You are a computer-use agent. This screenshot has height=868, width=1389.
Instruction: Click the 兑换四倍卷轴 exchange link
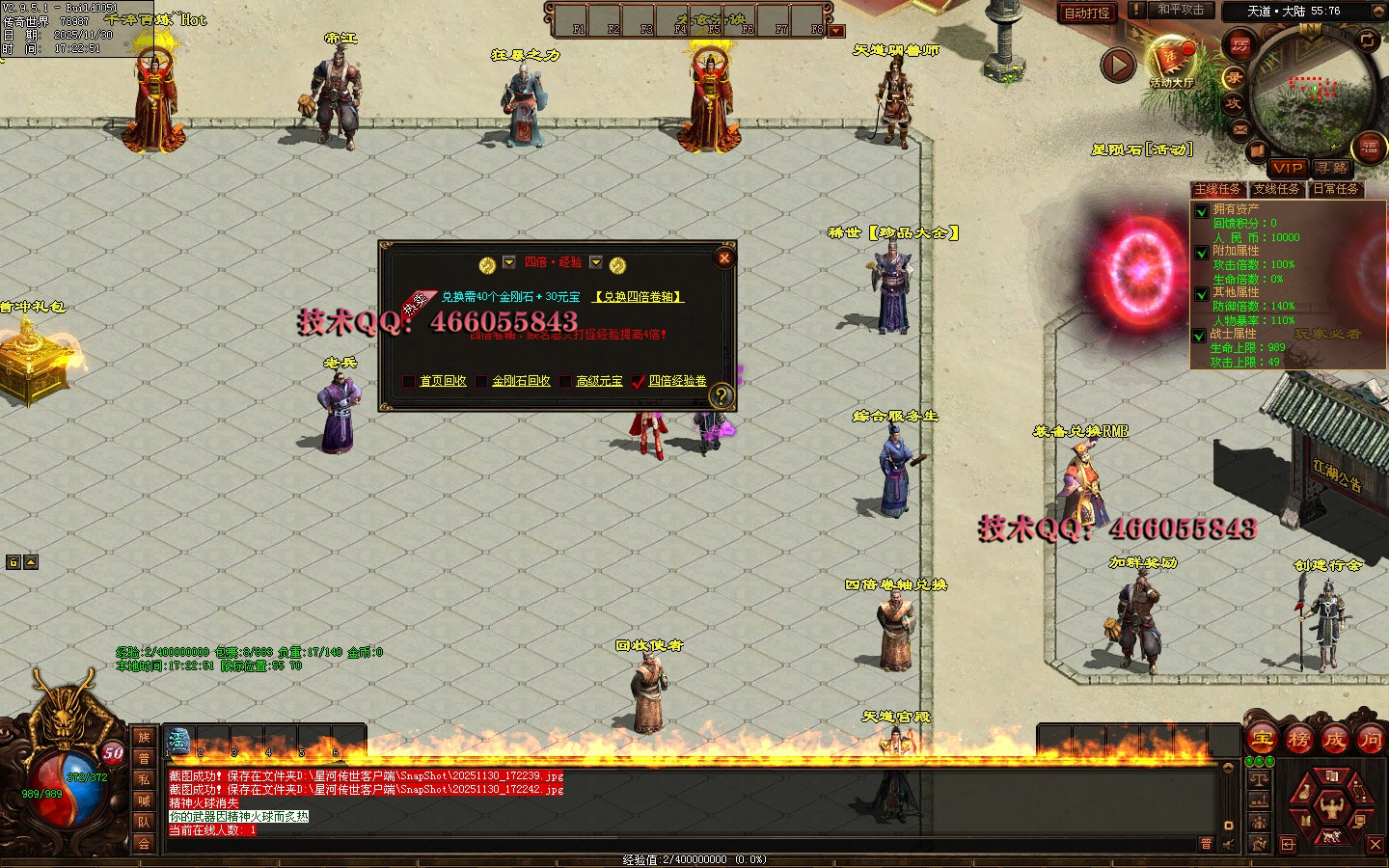[638, 297]
